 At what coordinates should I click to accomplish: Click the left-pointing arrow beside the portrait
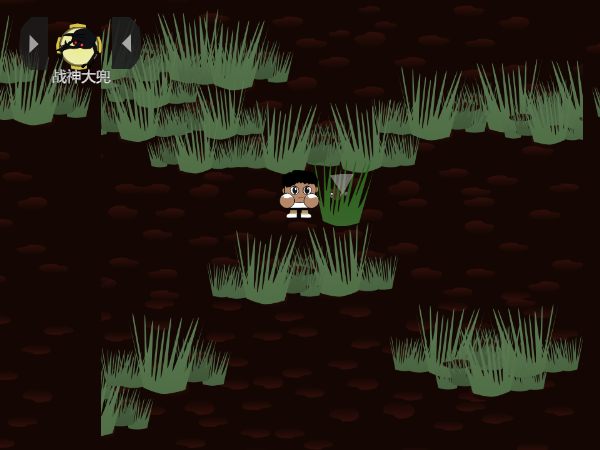(126, 43)
